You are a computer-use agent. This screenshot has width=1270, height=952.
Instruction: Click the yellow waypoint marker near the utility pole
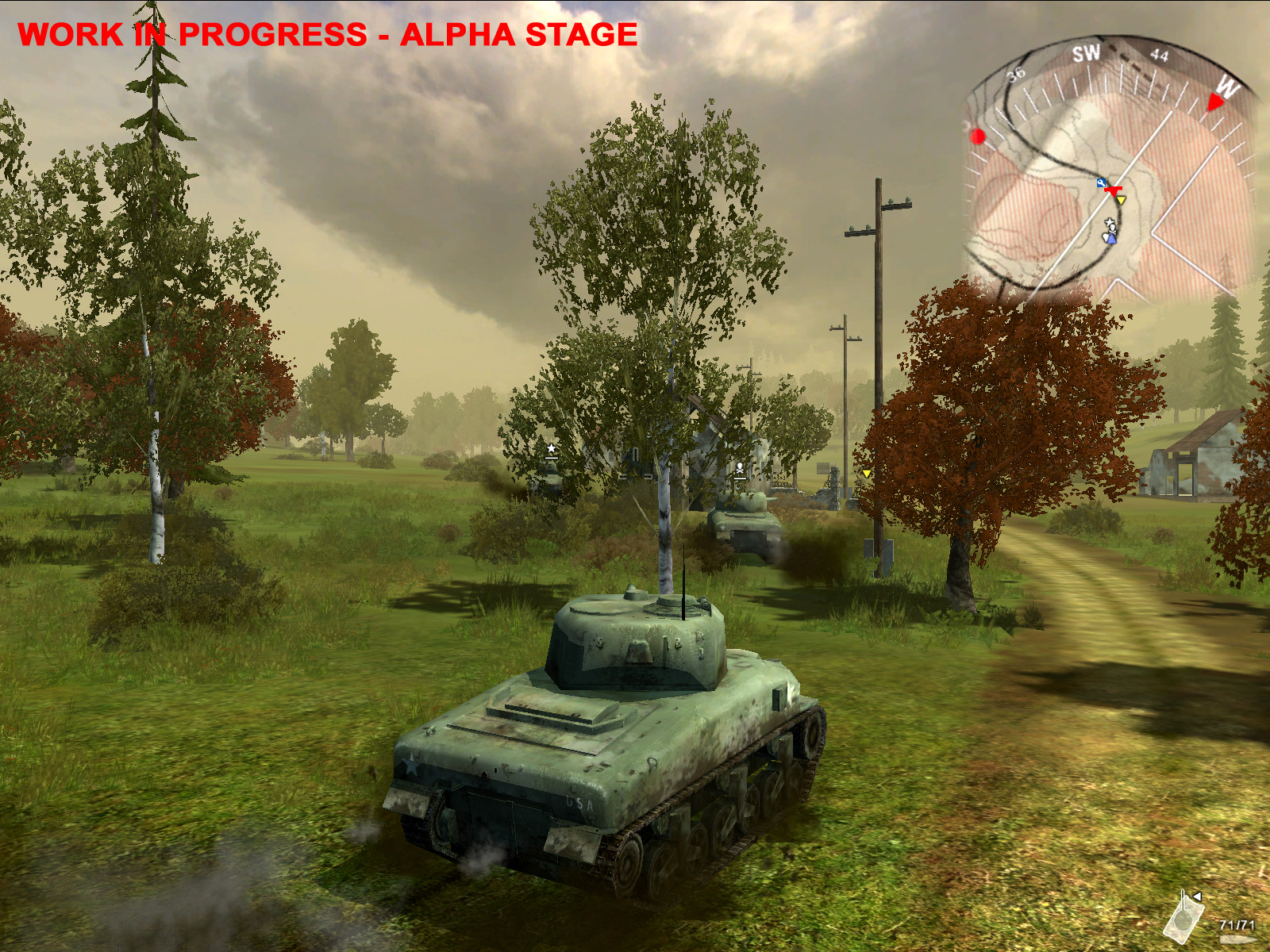click(865, 474)
